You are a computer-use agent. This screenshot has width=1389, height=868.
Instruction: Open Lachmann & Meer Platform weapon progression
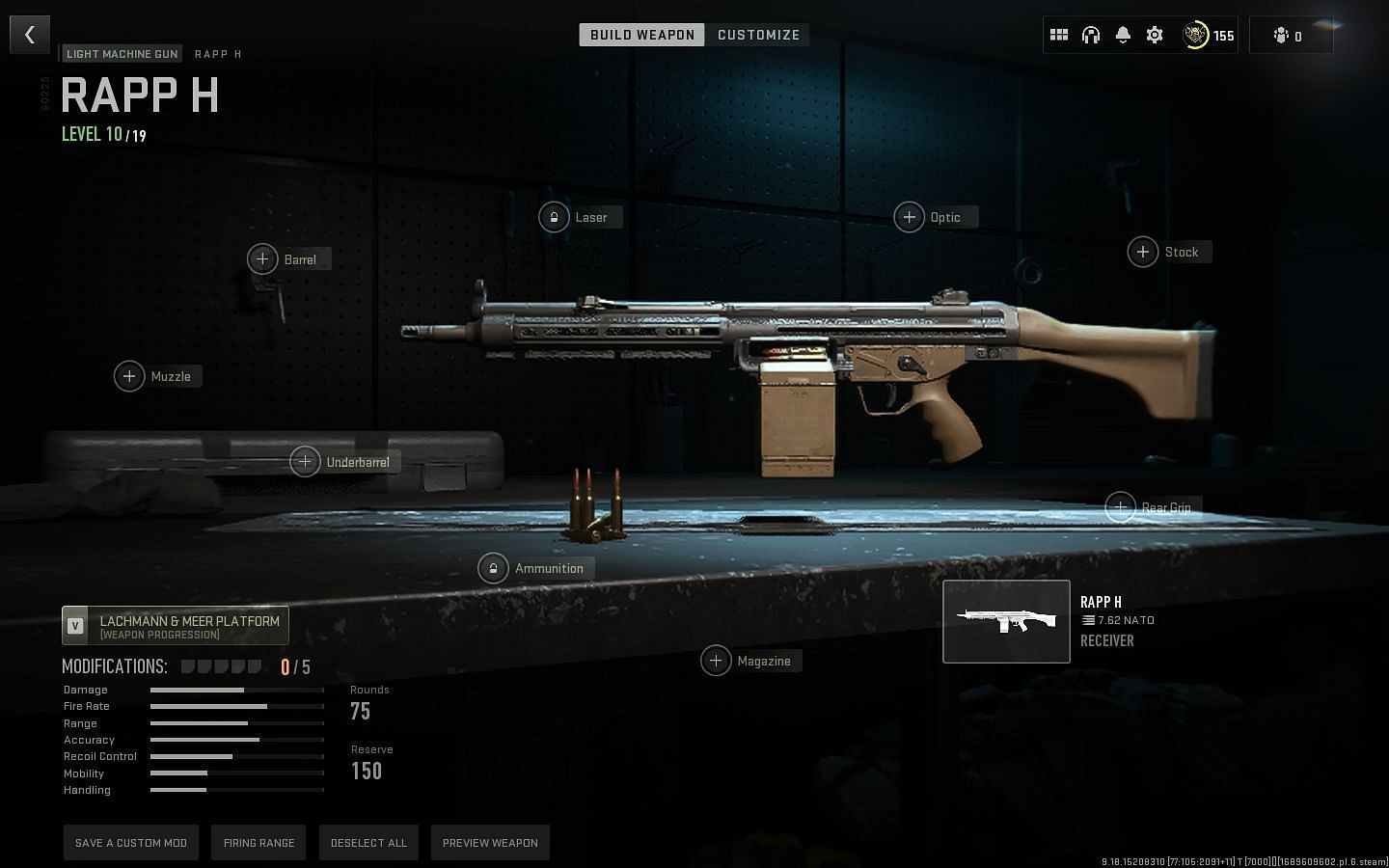click(176, 626)
